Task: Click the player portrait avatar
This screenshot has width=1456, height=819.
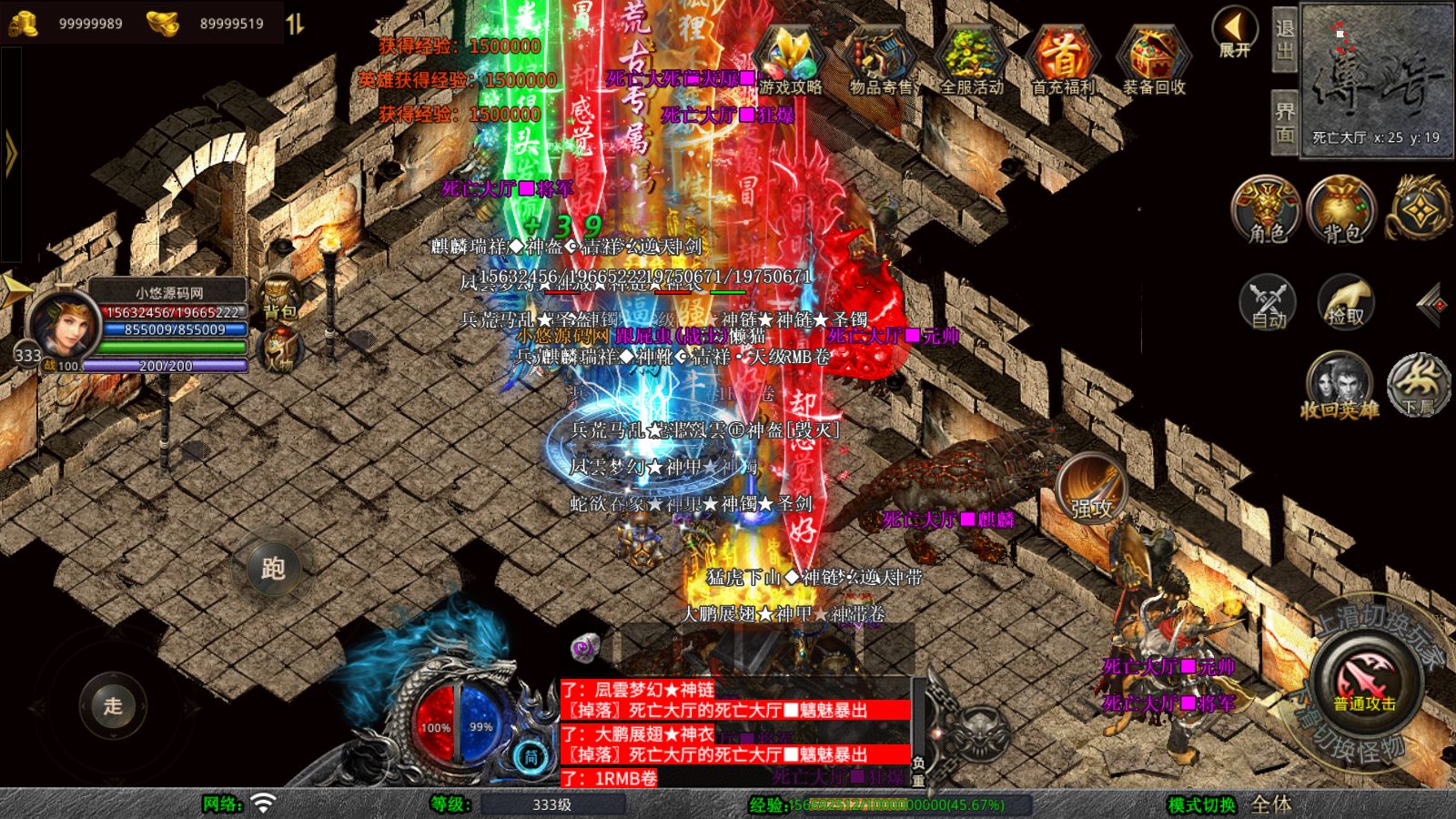Action: (x=61, y=323)
